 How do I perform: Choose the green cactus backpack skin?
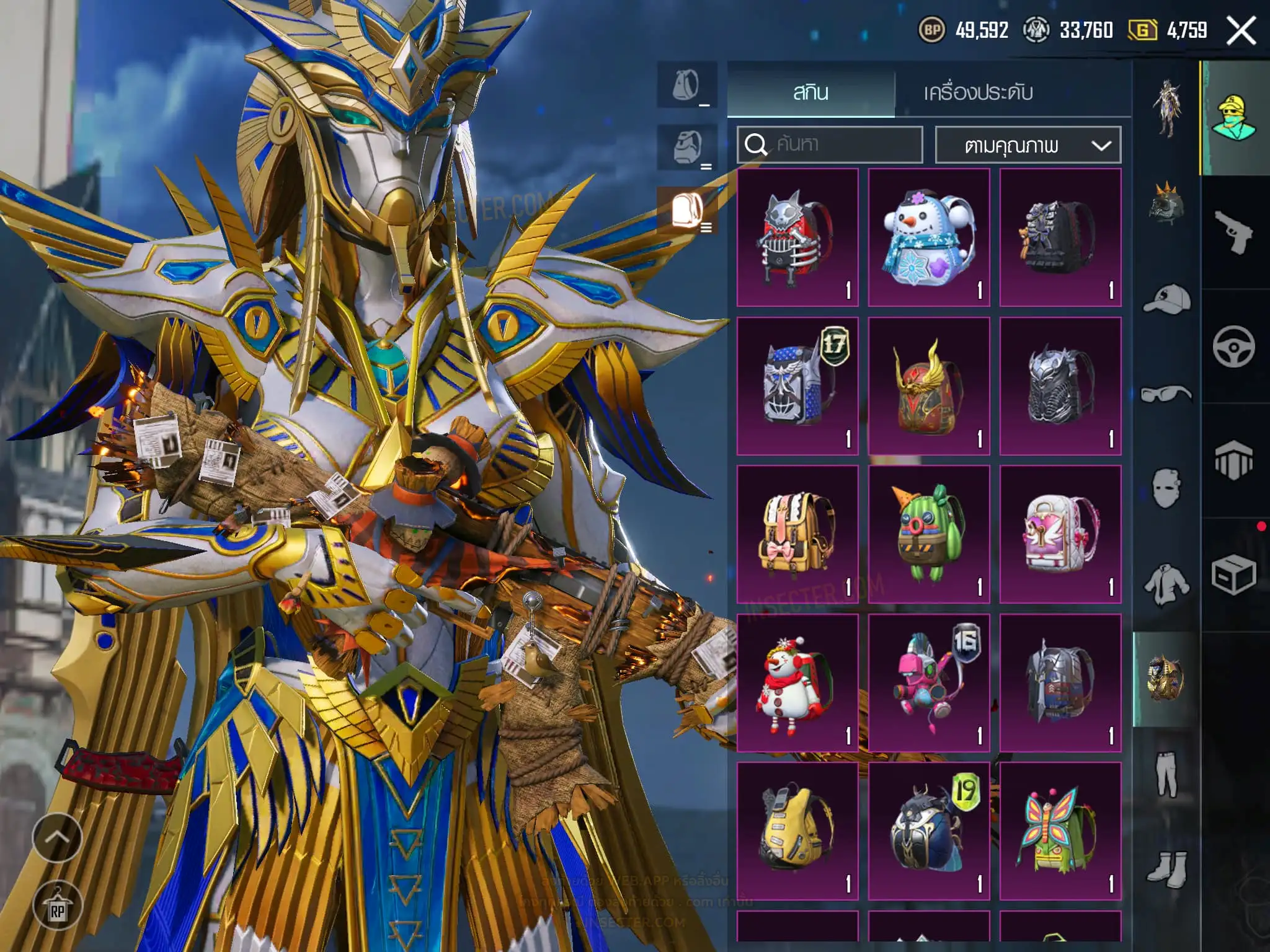[928, 534]
